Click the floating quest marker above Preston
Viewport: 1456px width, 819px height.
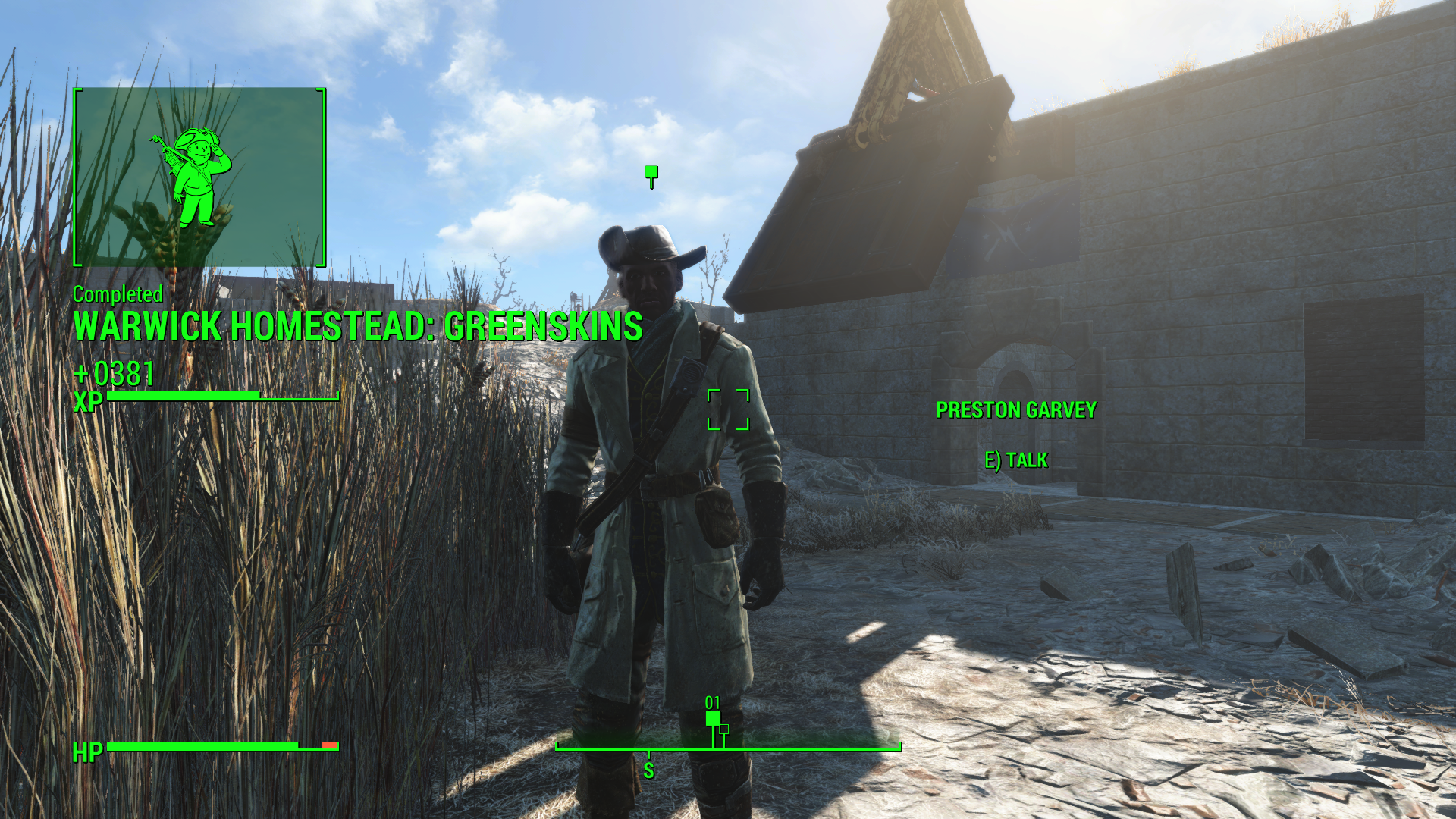click(651, 174)
